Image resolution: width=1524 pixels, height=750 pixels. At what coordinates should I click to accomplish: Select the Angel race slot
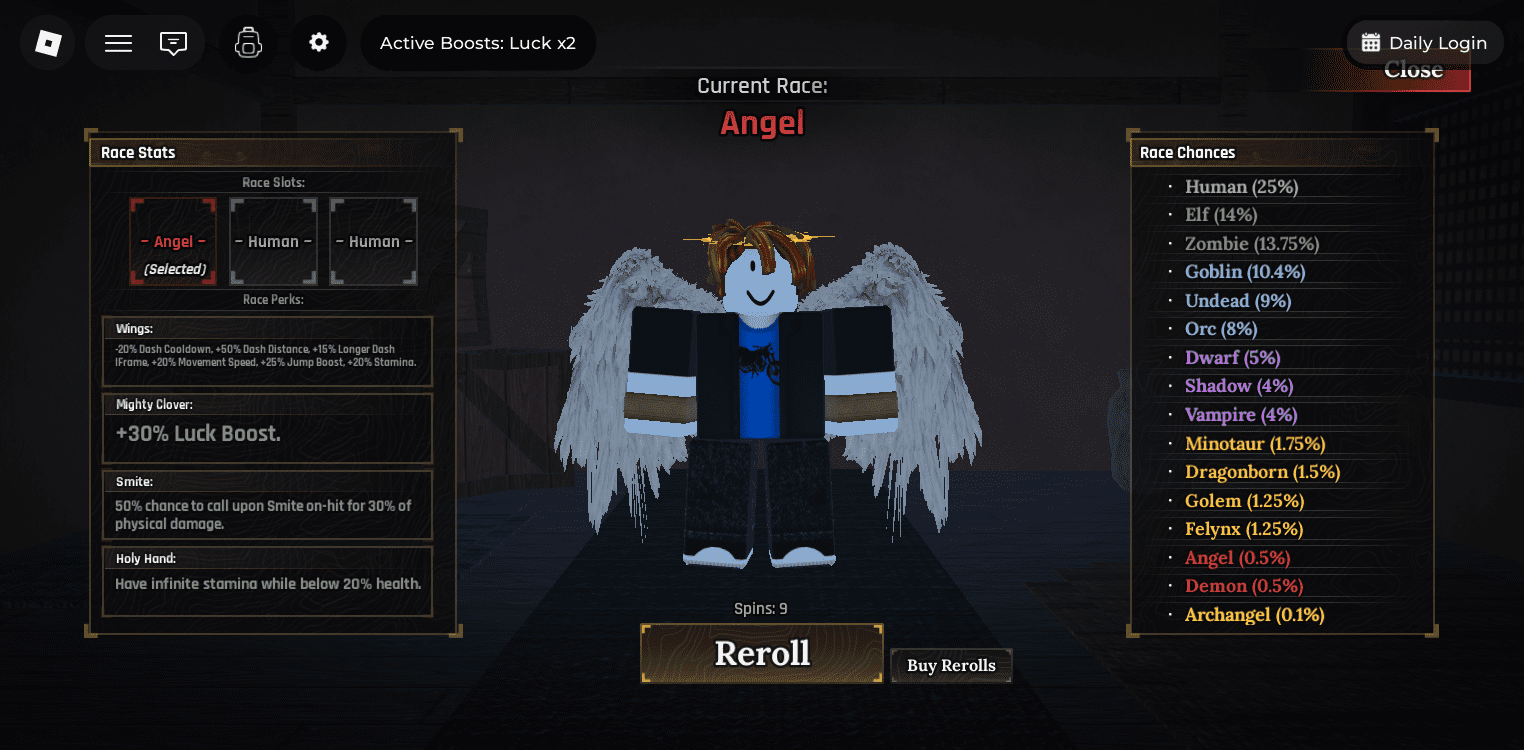172,241
